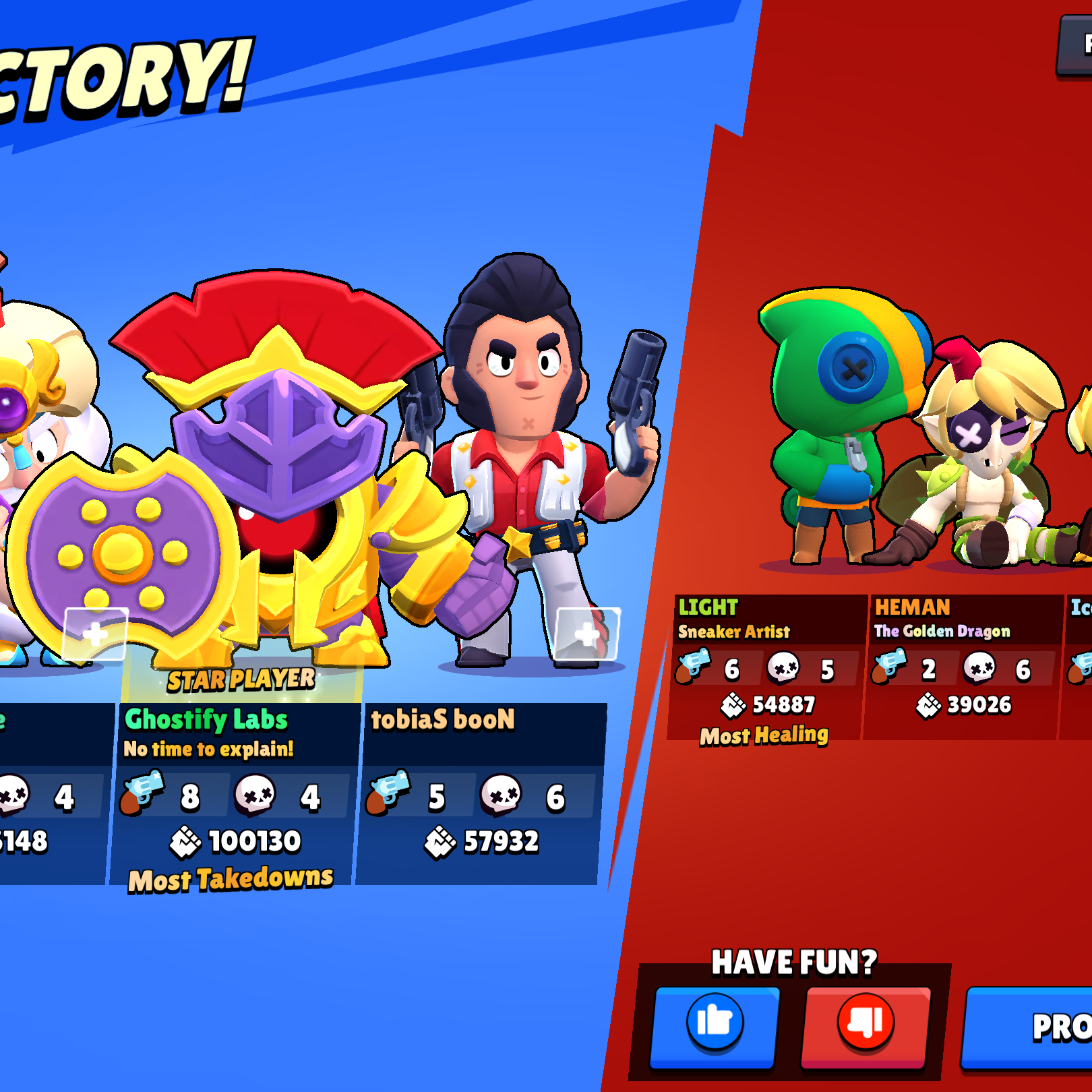Tap the red thumbs-down button
Image resolution: width=1092 pixels, height=1092 pixels.
point(866,1025)
